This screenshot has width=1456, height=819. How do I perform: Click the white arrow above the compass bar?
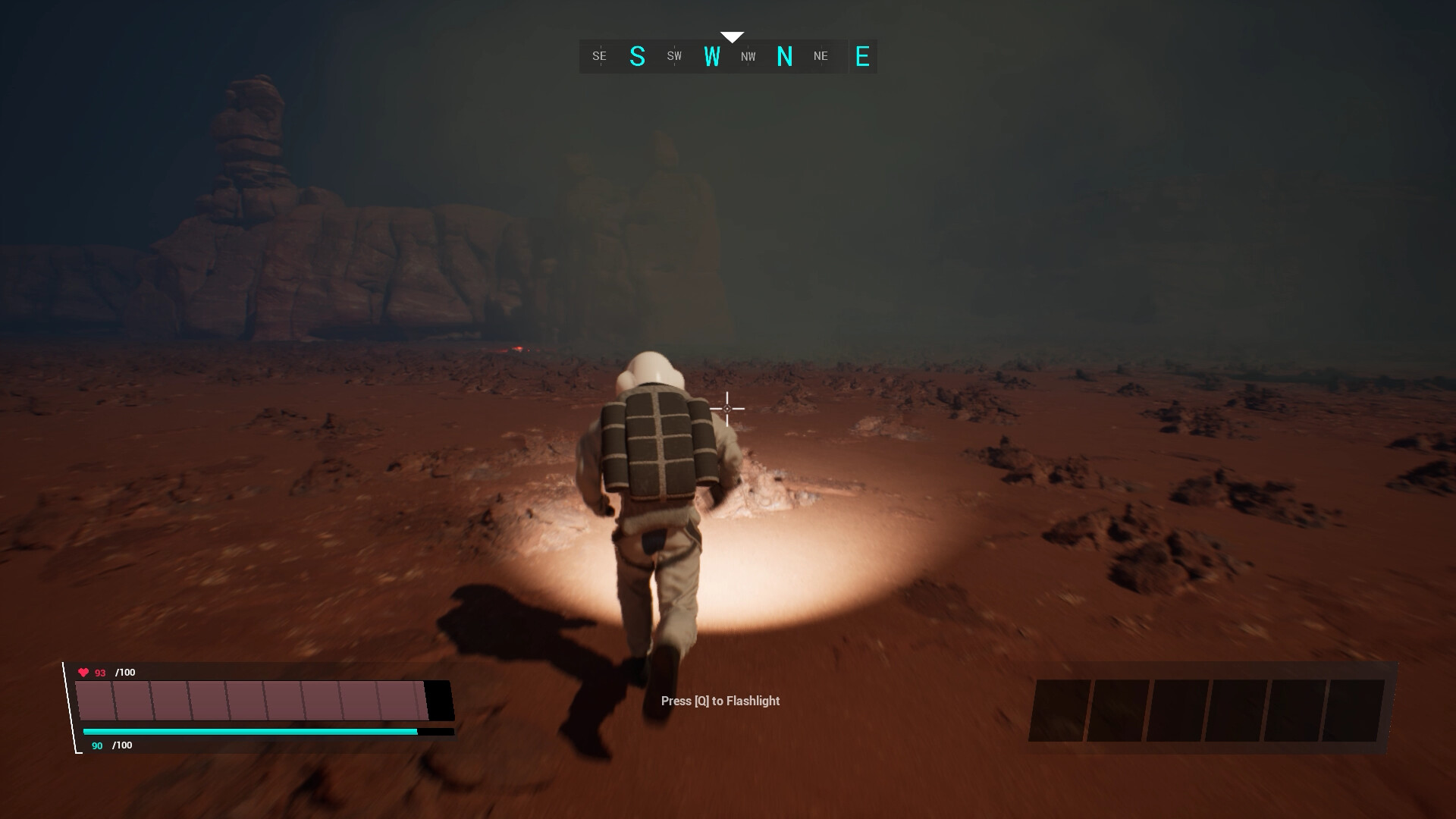731,35
